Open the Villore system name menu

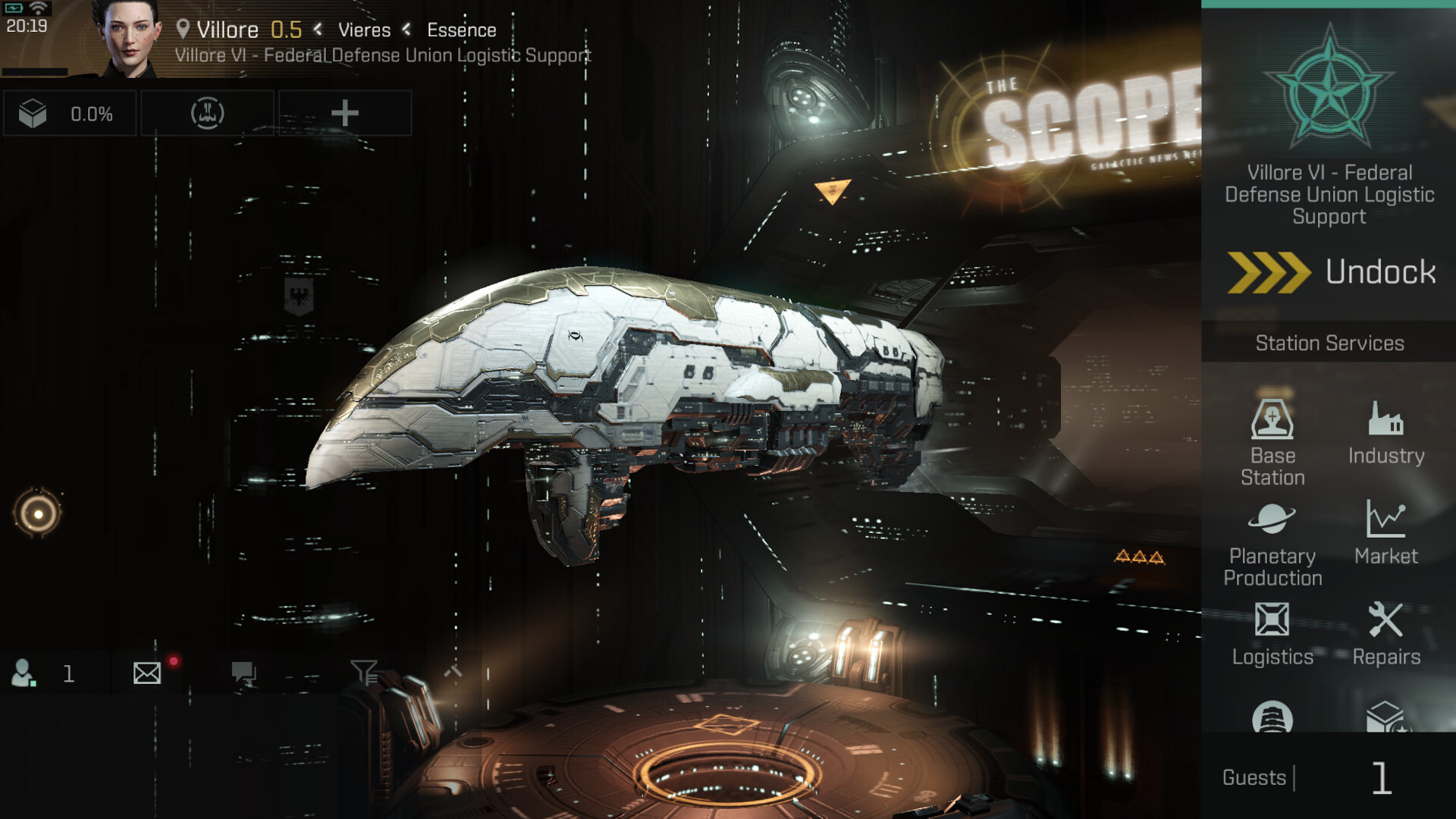click(226, 30)
